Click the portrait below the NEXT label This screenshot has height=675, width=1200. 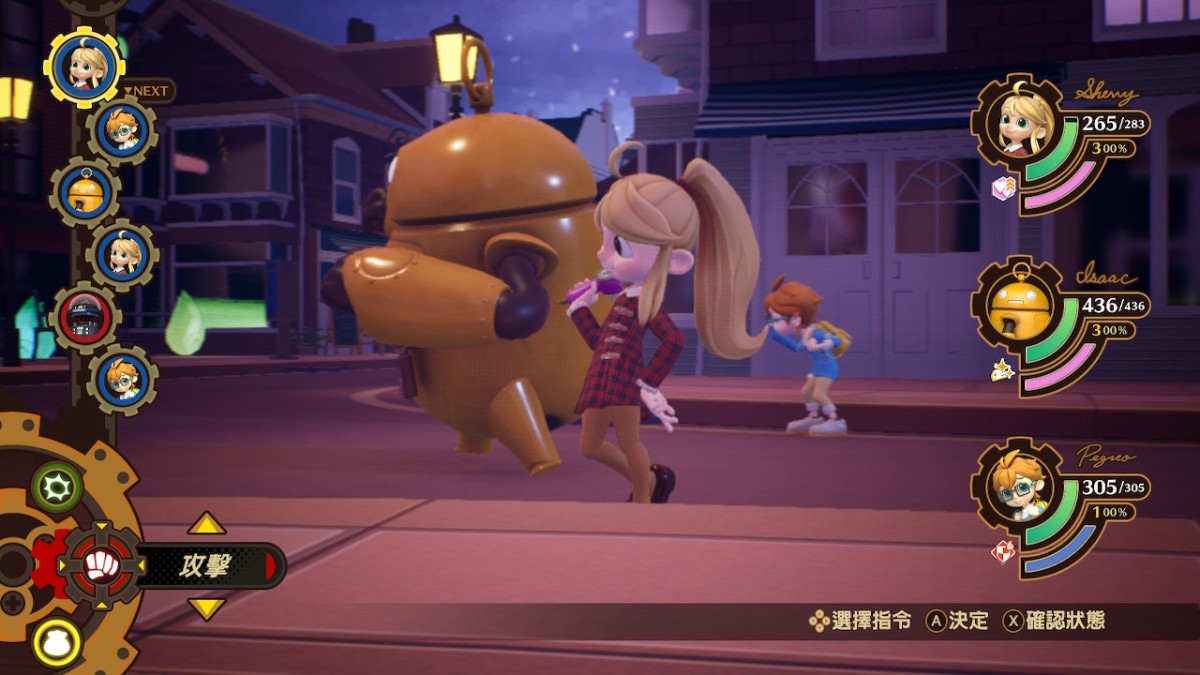pyautogui.click(x=121, y=130)
